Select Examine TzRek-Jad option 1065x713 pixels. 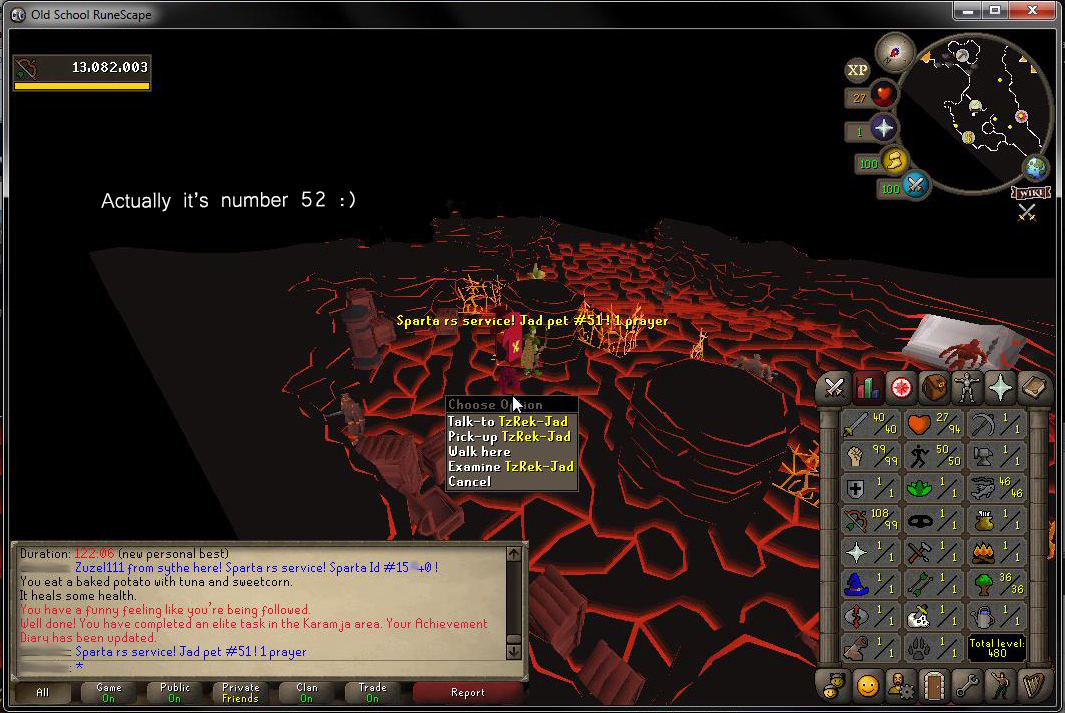pyautogui.click(x=510, y=467)
